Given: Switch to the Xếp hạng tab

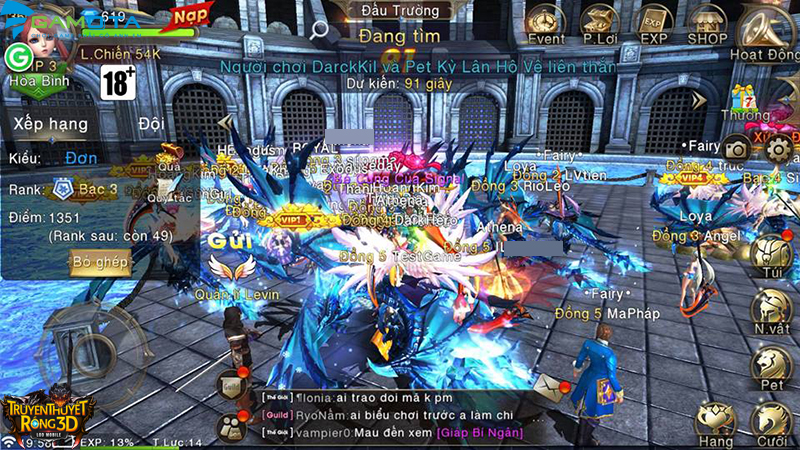Looking at the screenshot, I should pyautogui.click(x=50, y=124).
